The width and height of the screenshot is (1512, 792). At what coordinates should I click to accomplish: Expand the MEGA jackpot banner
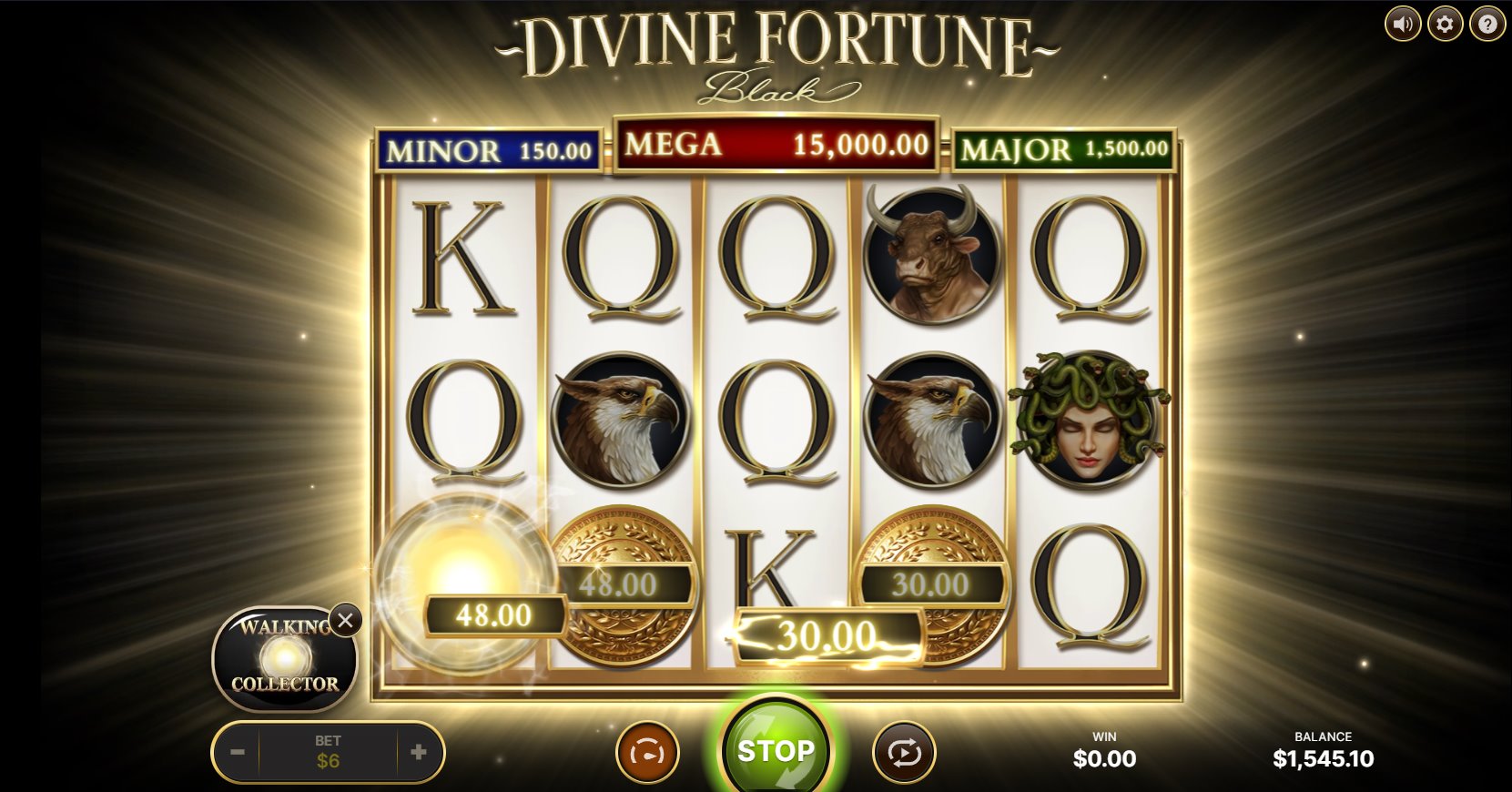click(775, 144)
